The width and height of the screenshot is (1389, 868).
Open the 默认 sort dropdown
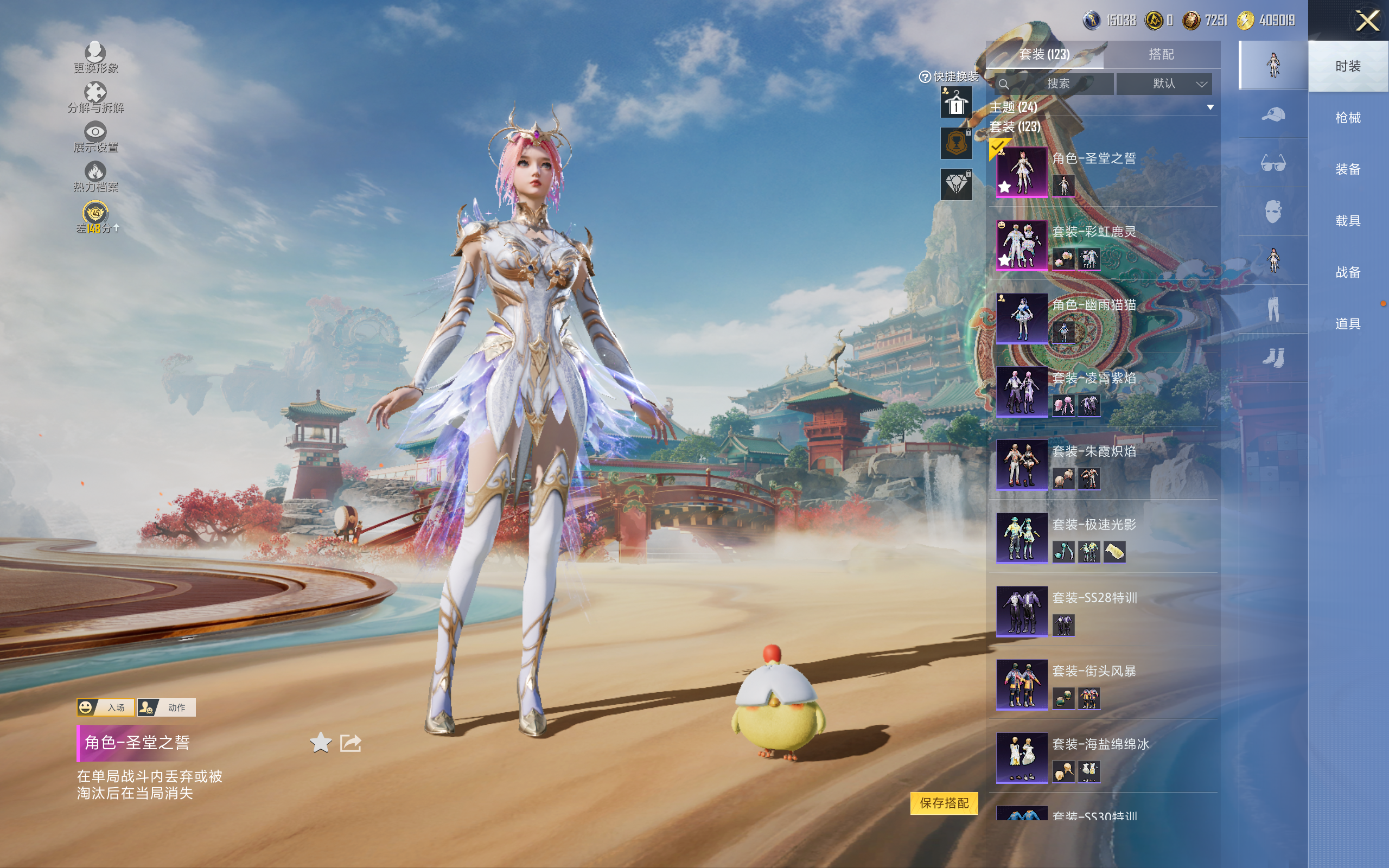1164,84
